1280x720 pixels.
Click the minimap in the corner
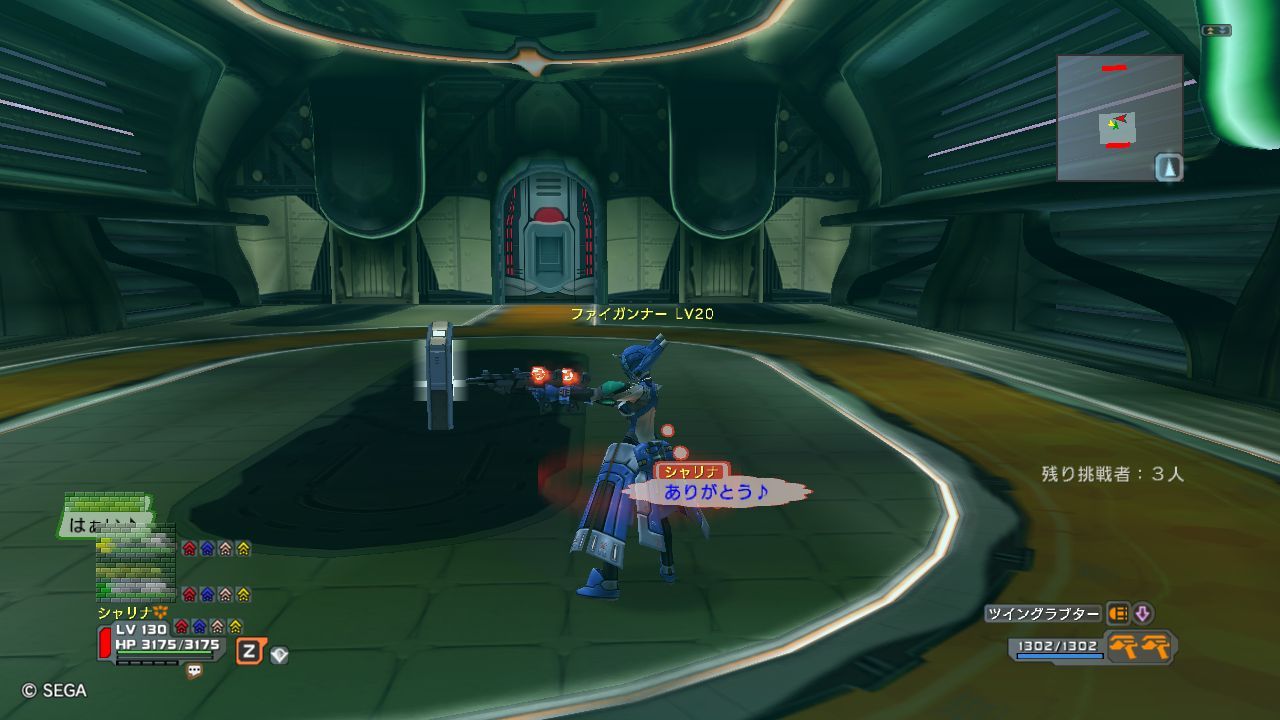coord(1119,117)
